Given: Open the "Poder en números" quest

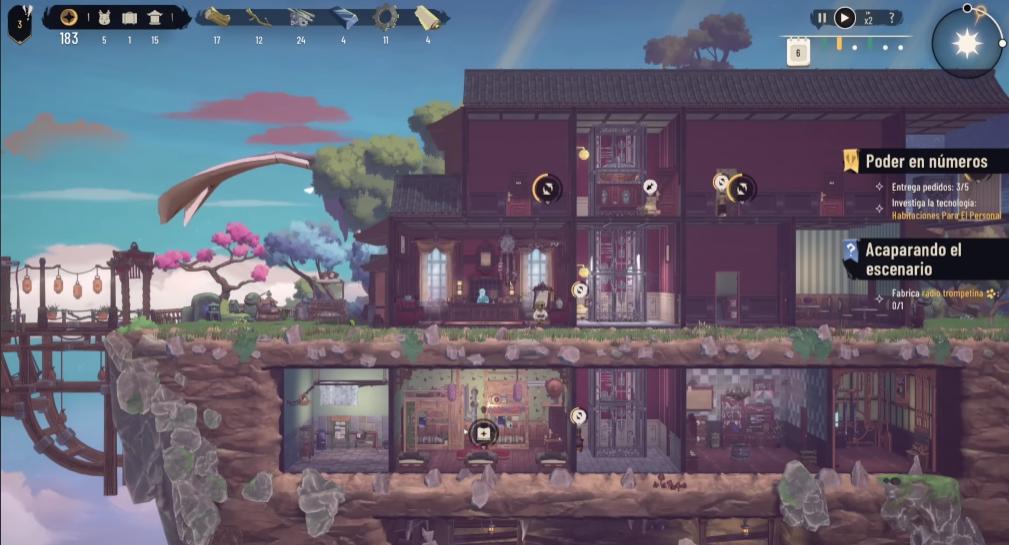Looking at the screenshot, I should coord(926,161).
